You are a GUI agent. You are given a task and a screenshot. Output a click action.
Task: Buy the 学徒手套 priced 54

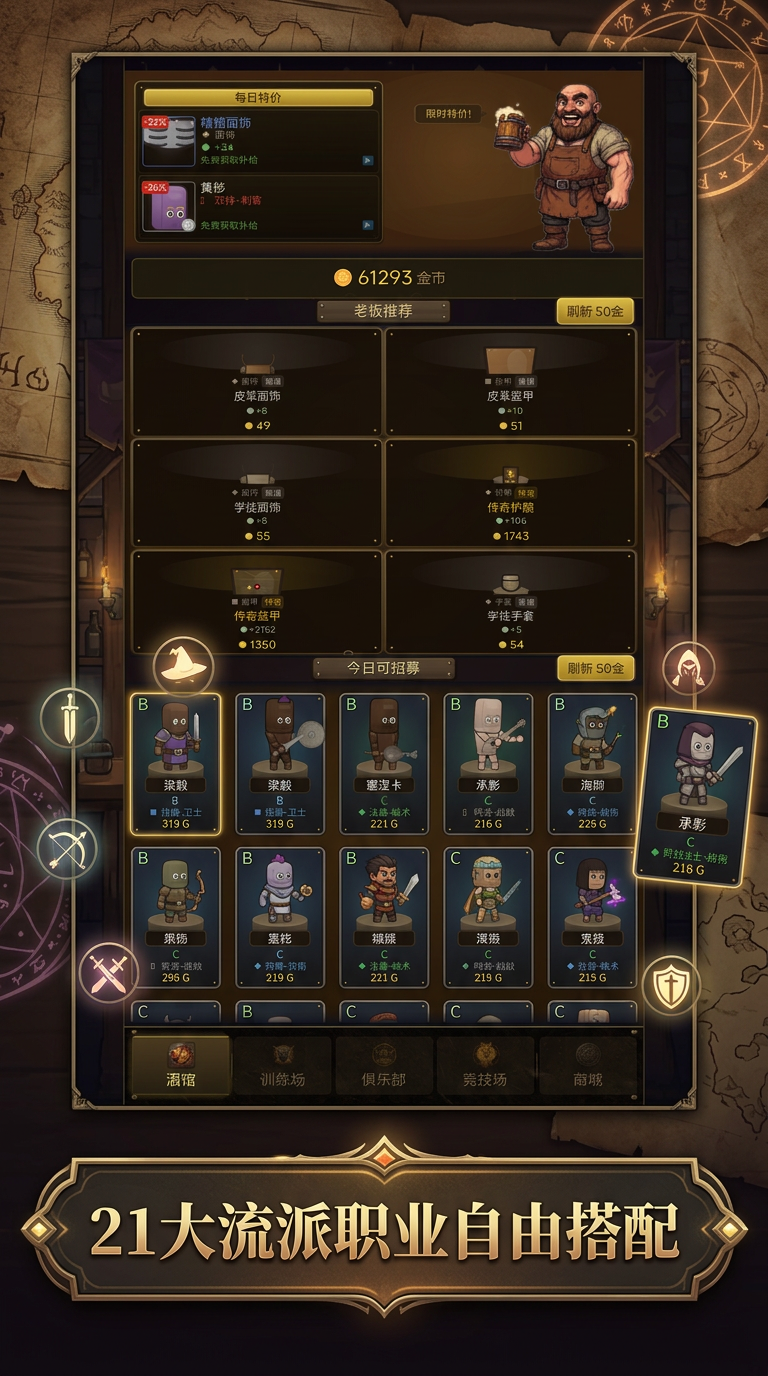(x=510, y=601)
